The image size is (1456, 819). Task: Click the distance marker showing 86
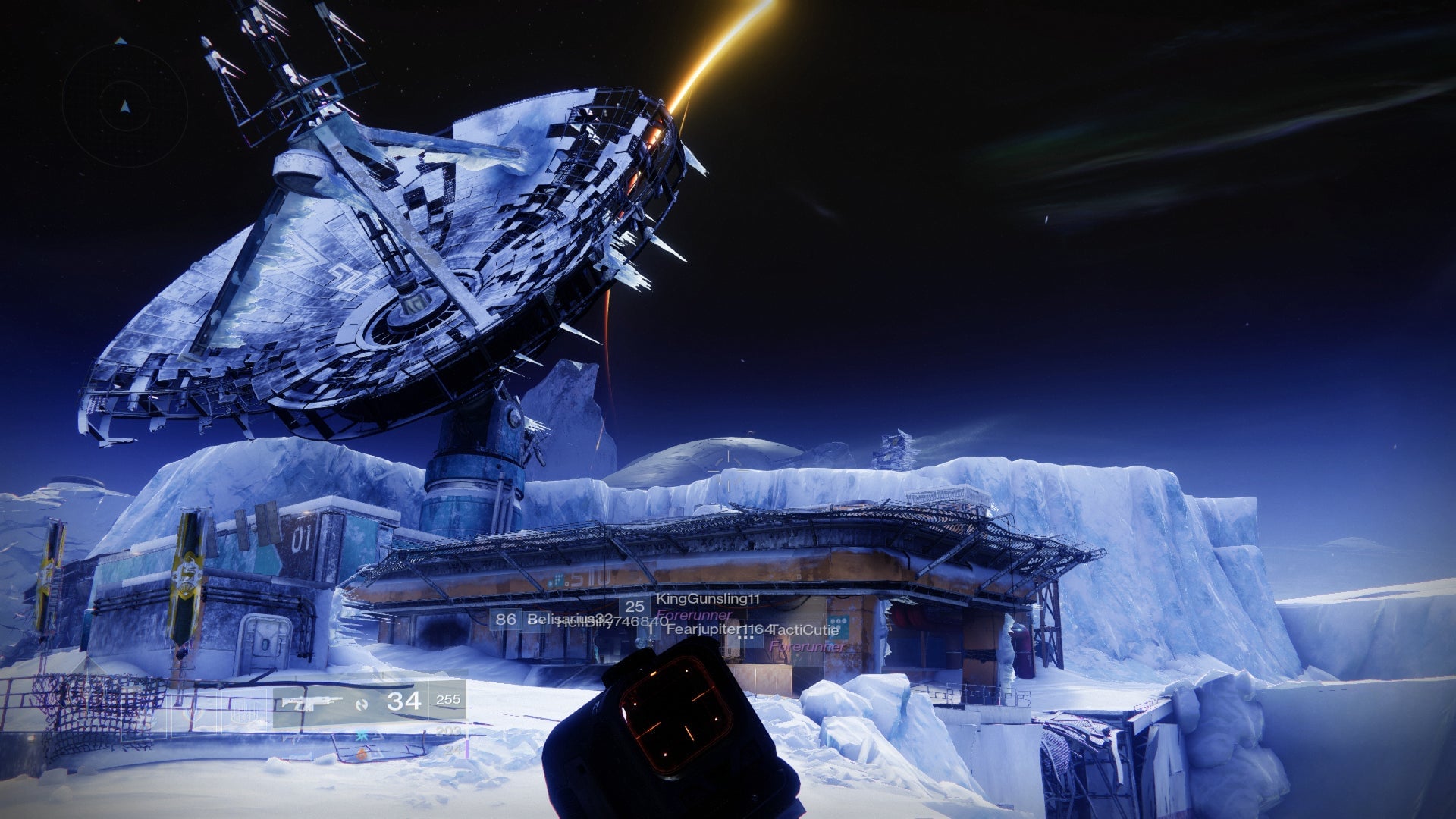tap(506, 621)
